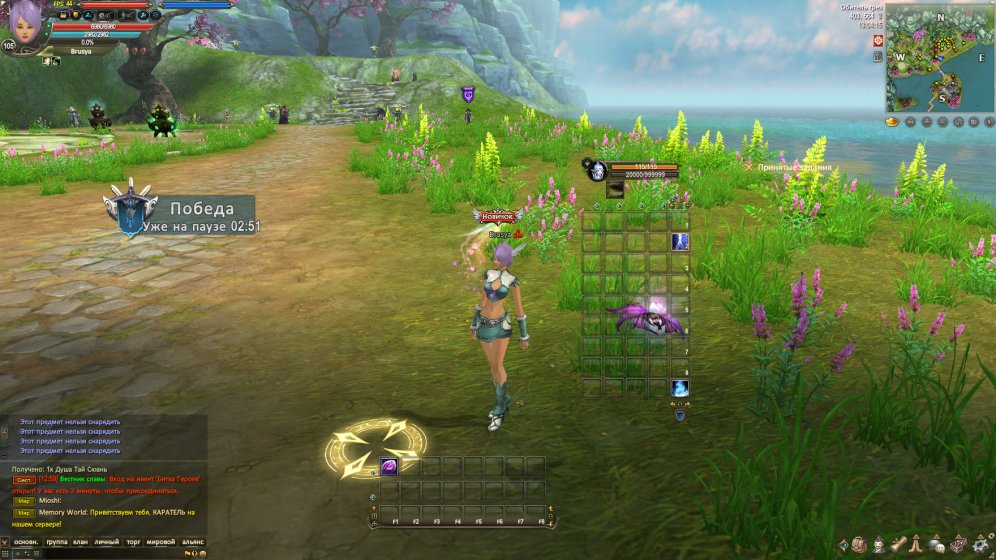Use the blue lightning skill slot
The image size is (996, 560).
pyautogui.click(x=680, y=242)
